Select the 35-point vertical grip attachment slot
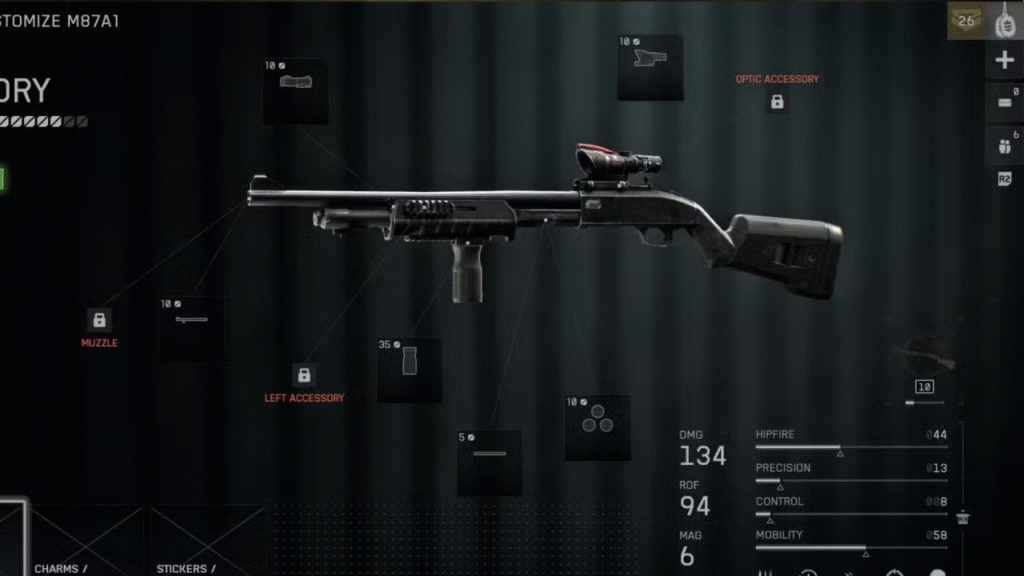Image resolution: width=1024 pixels, height=576 pixels. (x=409, y=370)
